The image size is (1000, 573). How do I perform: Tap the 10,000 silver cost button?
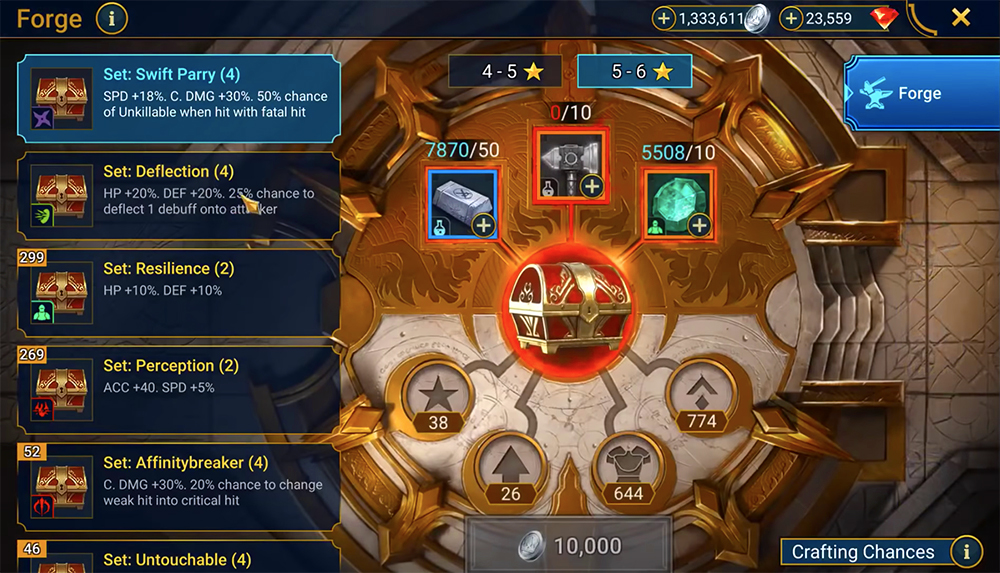click(x=570, y=546)
